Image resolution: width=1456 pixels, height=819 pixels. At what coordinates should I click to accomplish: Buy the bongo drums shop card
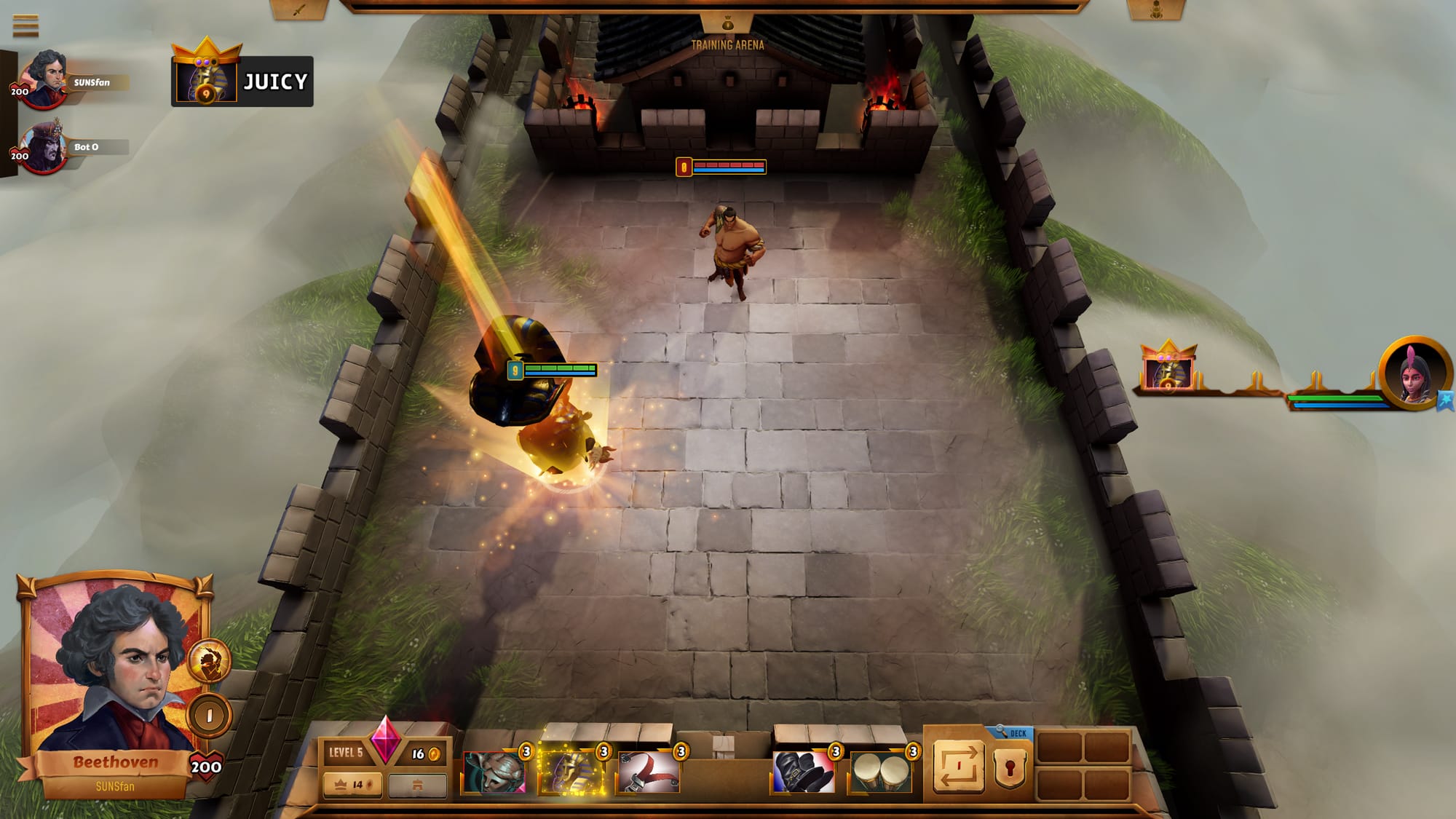[x=880, y=772]
